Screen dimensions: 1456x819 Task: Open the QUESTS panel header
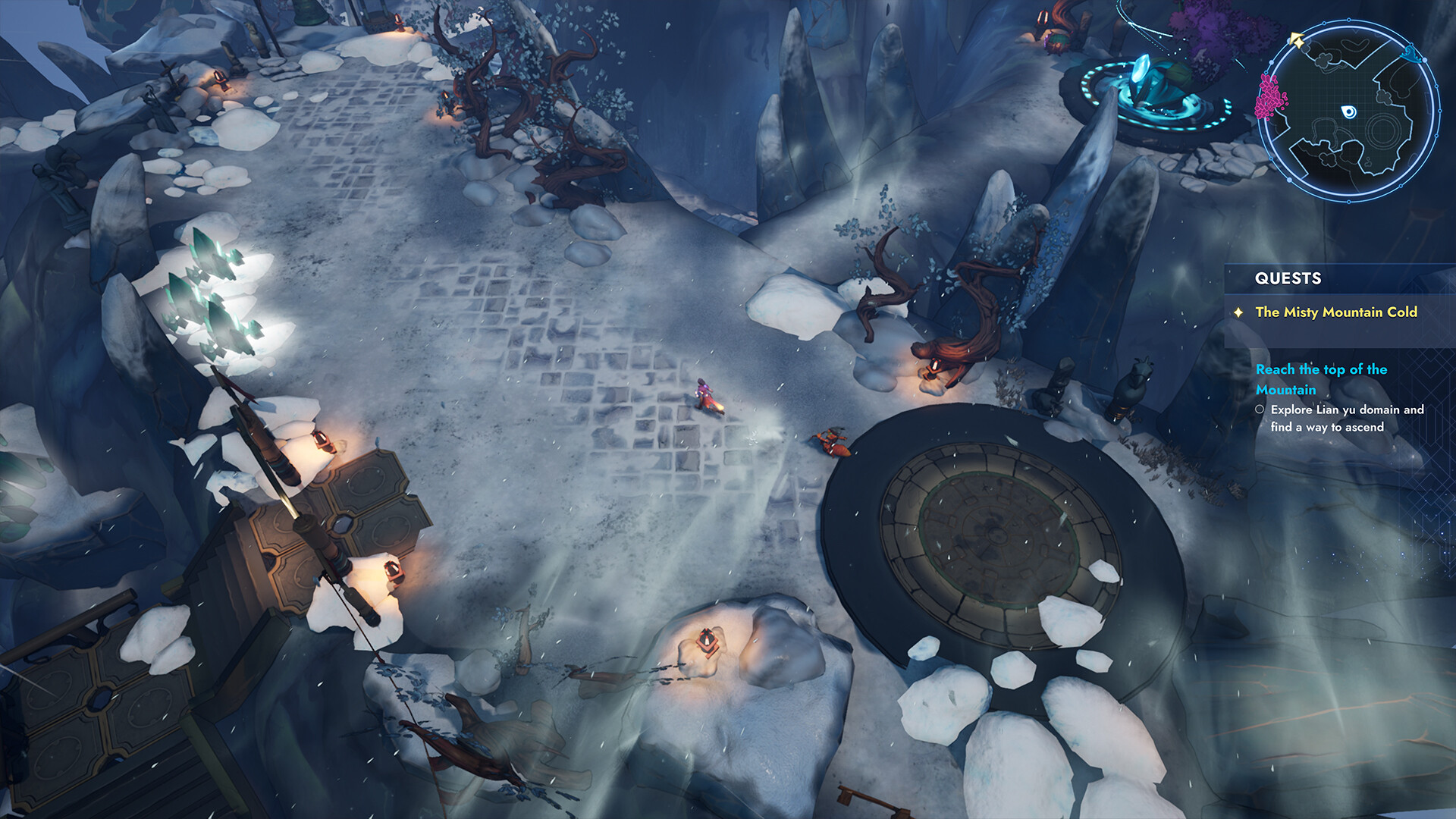point(1288,278)
